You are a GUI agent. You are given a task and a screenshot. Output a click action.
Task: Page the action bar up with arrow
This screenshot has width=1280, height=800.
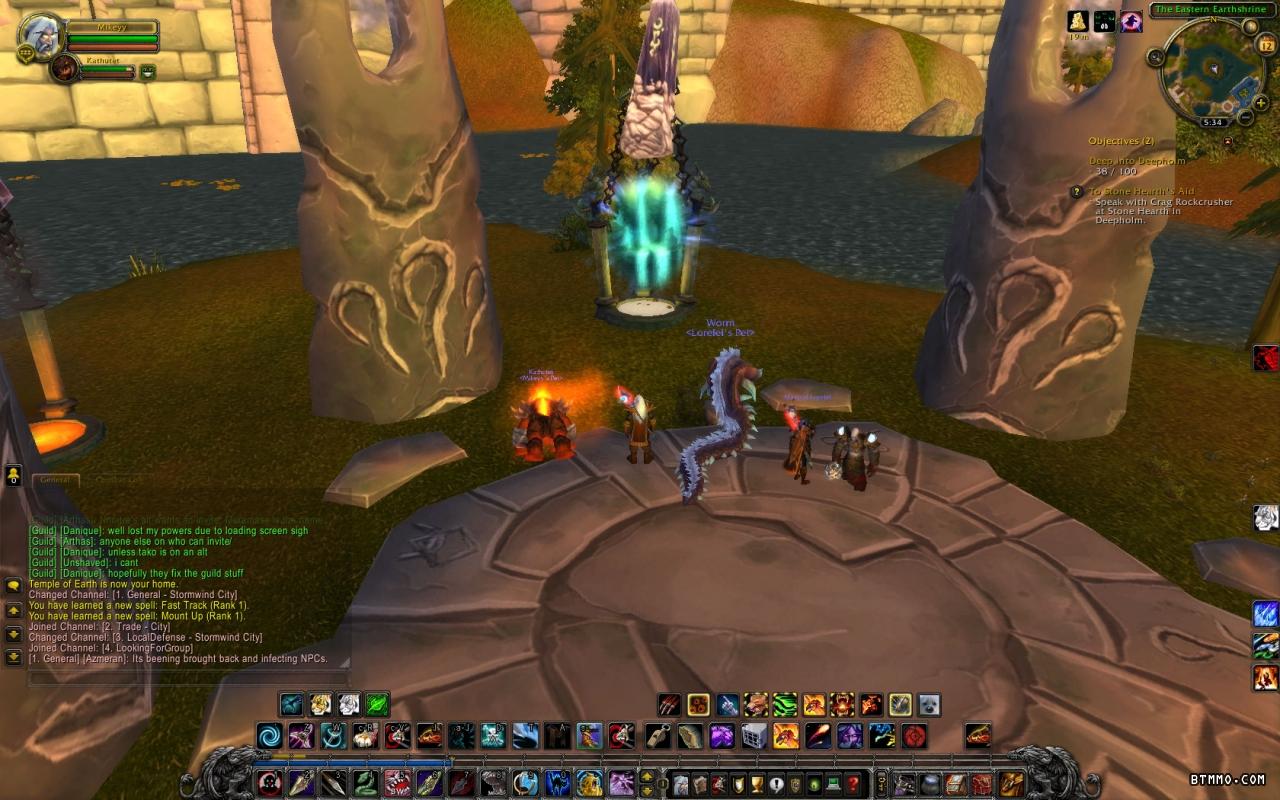pyautogui.click(x=647, y=776)
